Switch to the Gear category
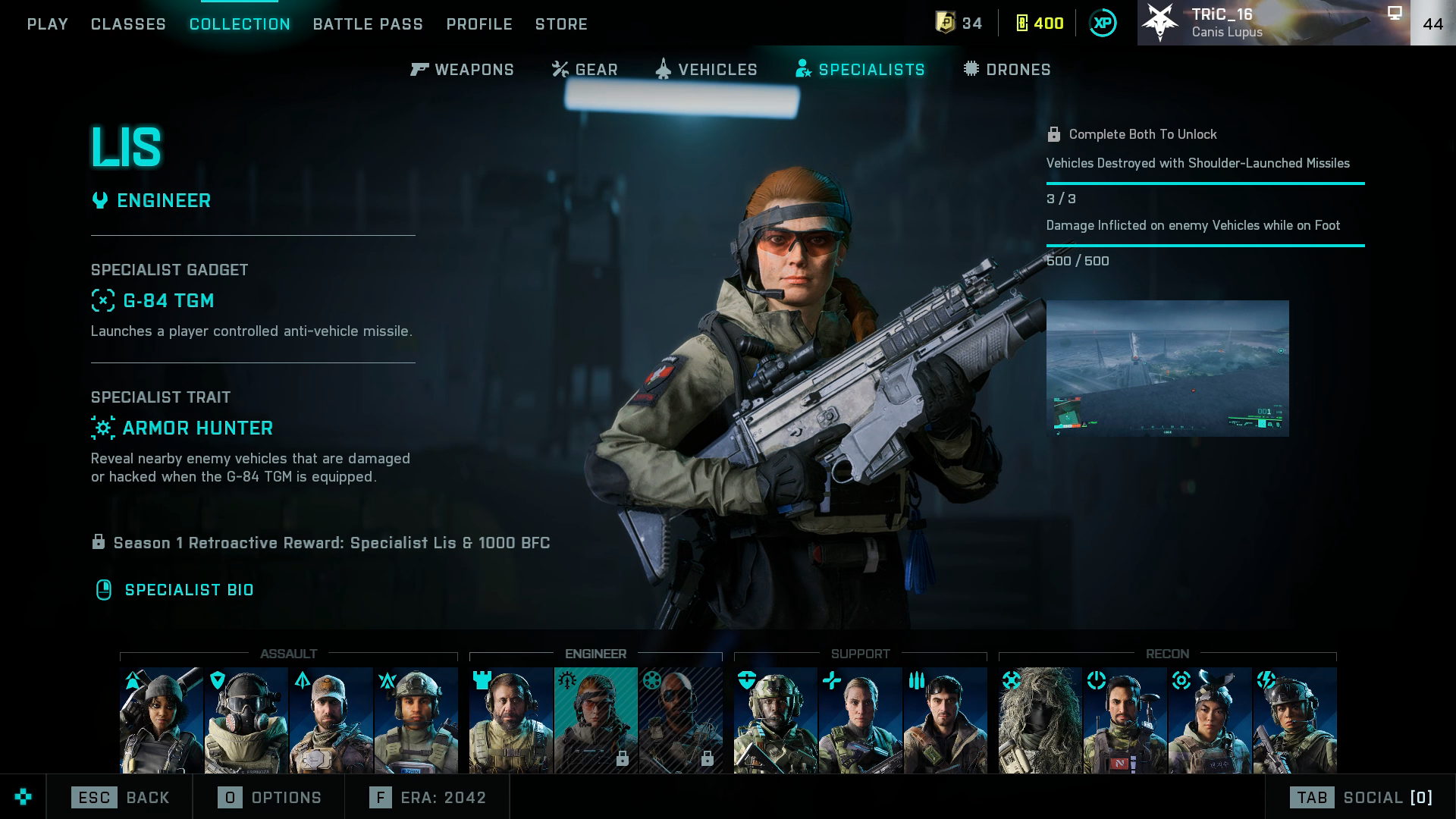Image resolution: width=1456 pixels, height=819 pixels. click(x=585, y=70)
